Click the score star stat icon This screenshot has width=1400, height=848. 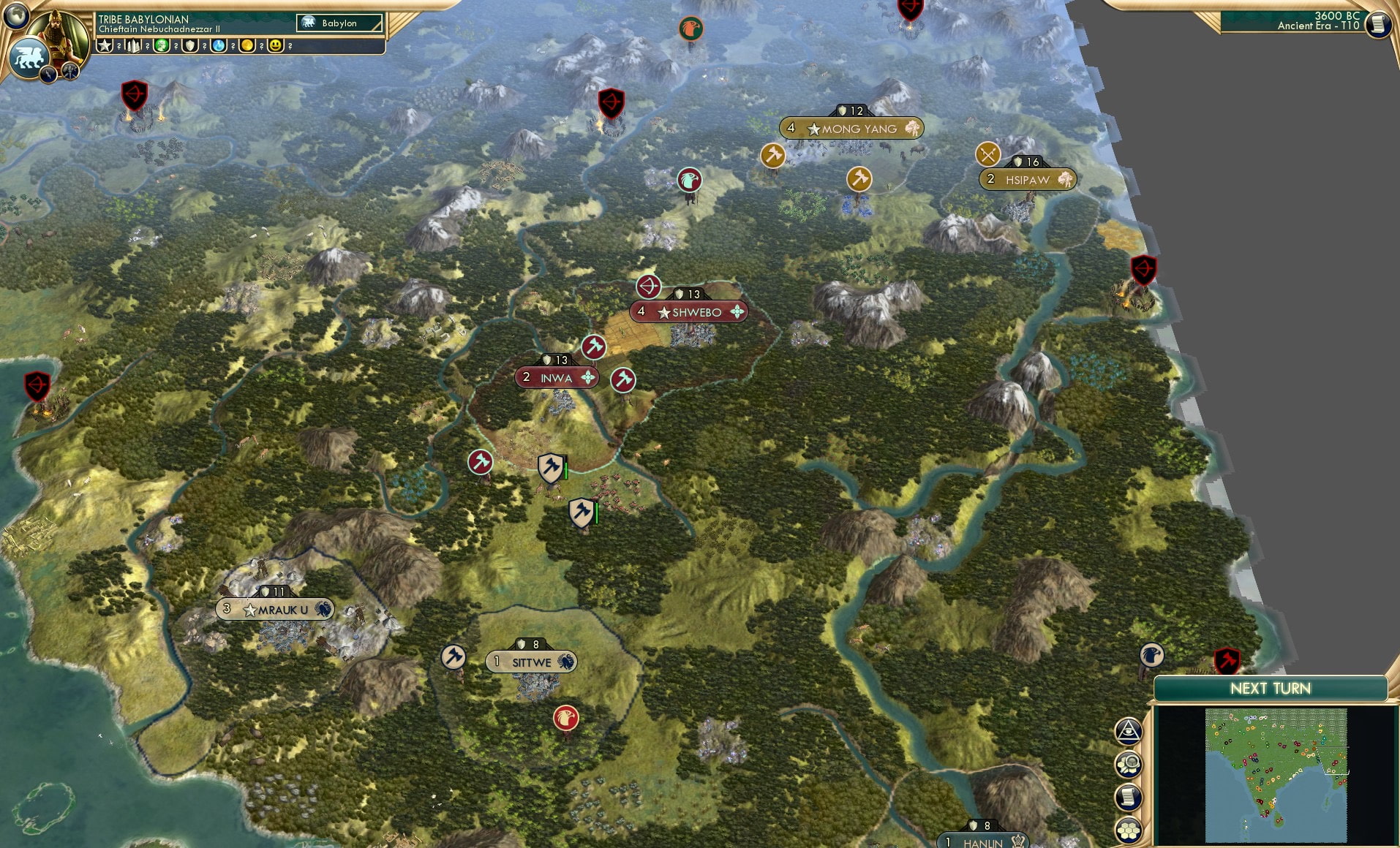click(105, 45)
